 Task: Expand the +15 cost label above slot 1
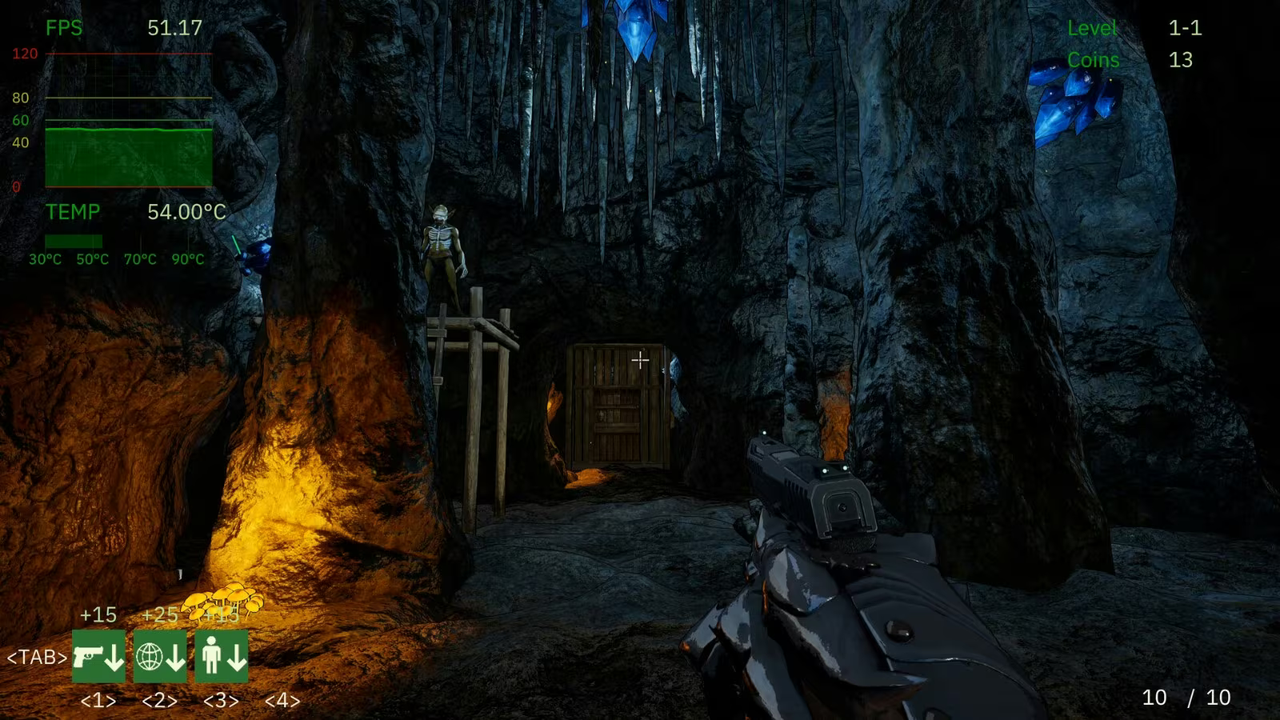click(x=98, y=615)
